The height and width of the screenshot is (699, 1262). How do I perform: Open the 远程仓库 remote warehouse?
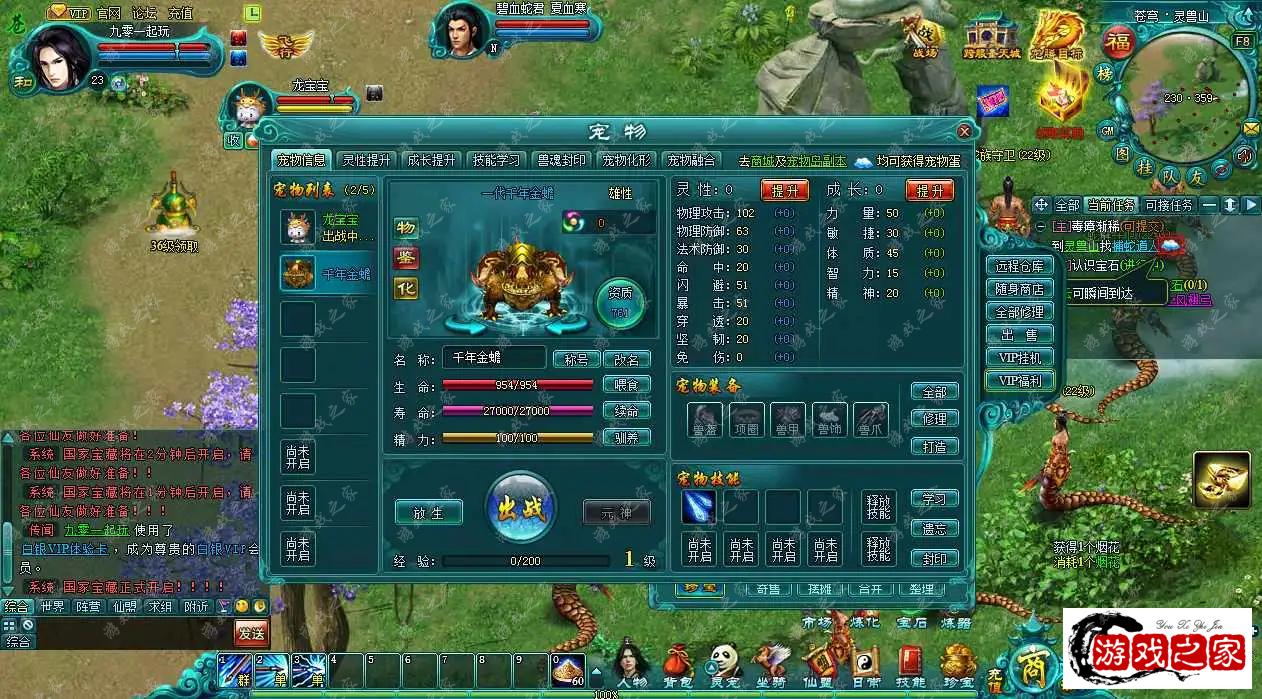[x=1019, y=266]
